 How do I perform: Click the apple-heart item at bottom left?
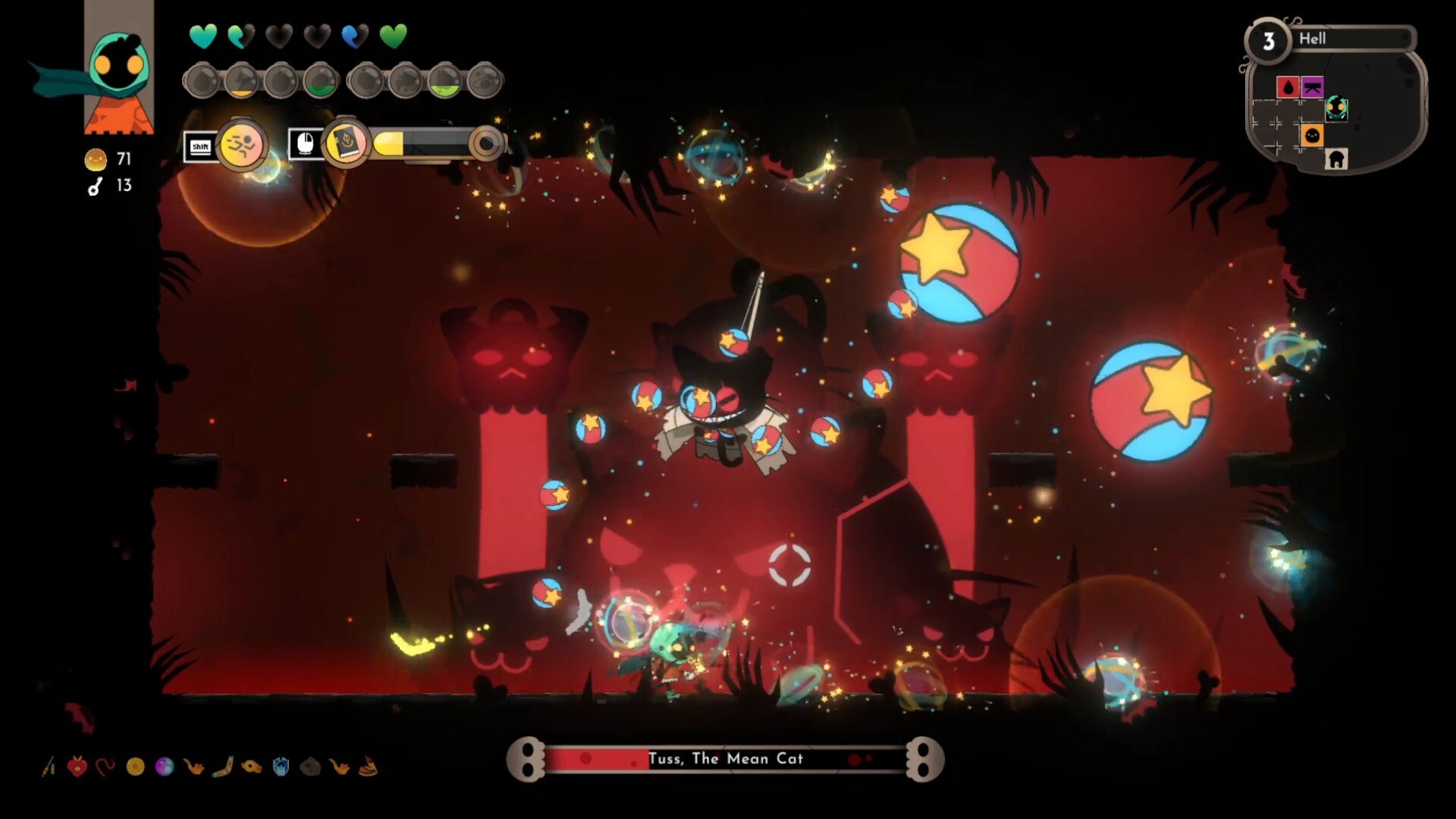(x=77, y=765)
